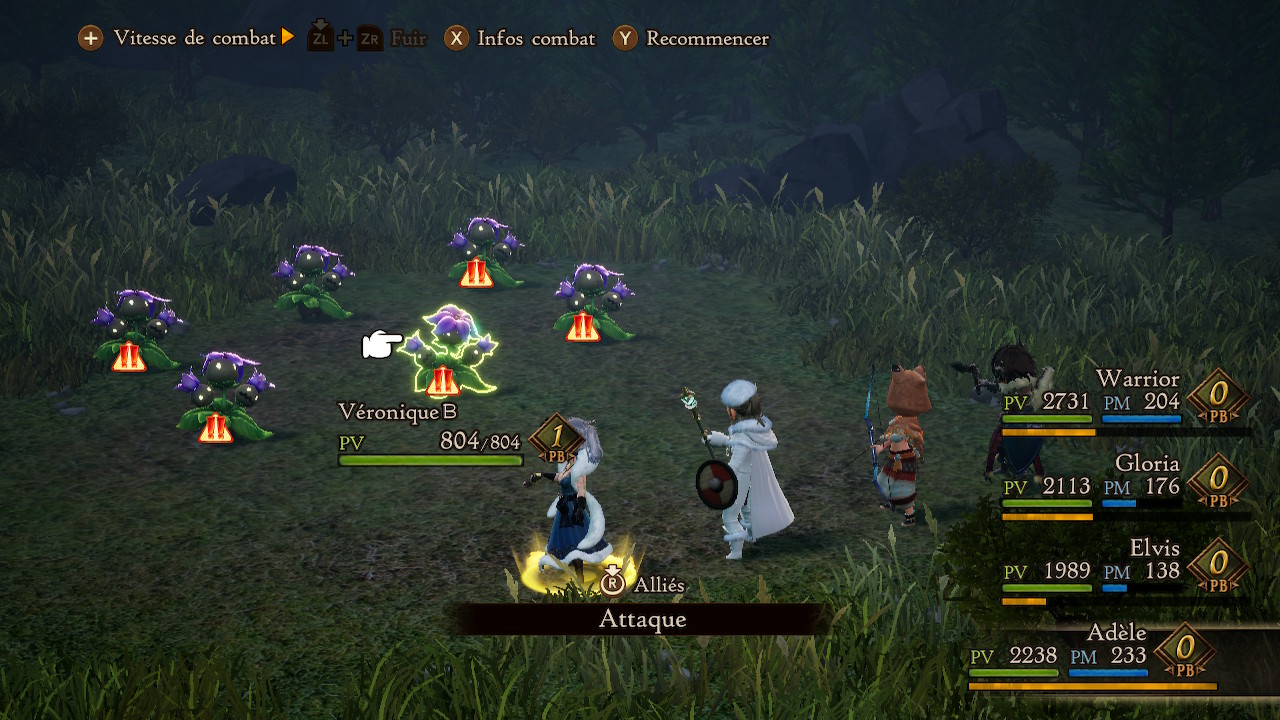Switch targeting to Alliés
Viewport: 1280px width, 720px height.
pos(644,584)
